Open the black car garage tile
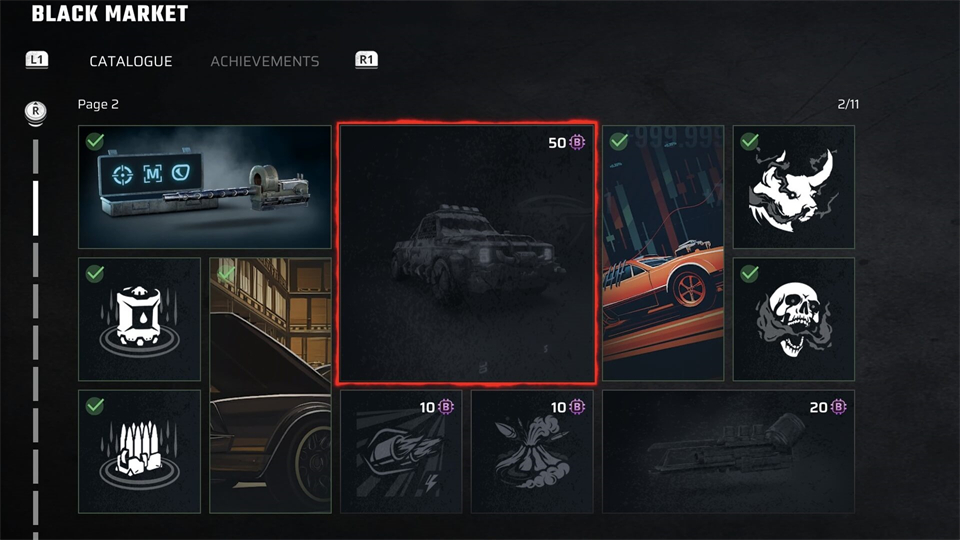Image resolution: width=960 pixels, height=540 pixels. tap(270, 385)
